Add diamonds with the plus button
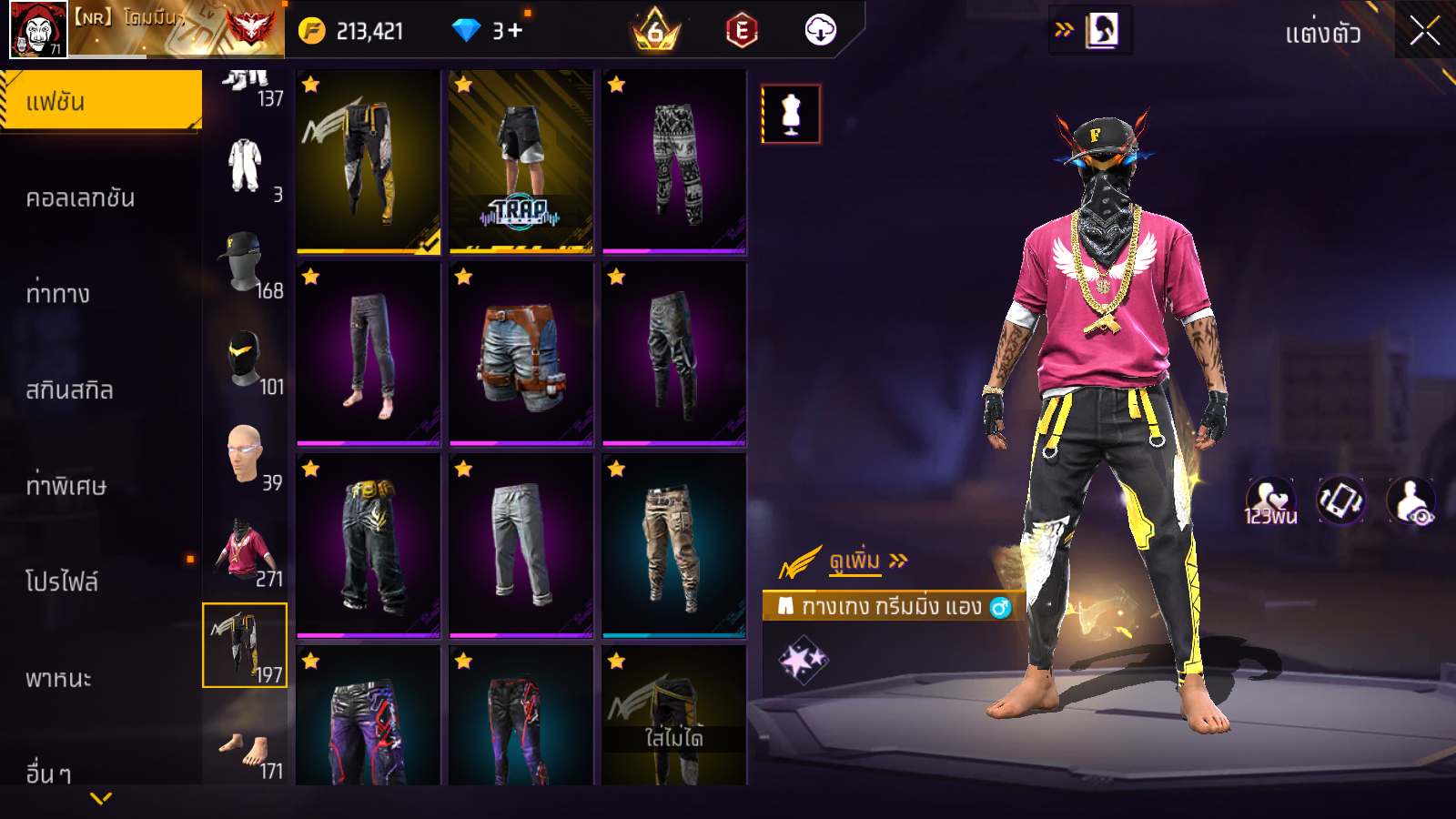 tap(515, 31)
